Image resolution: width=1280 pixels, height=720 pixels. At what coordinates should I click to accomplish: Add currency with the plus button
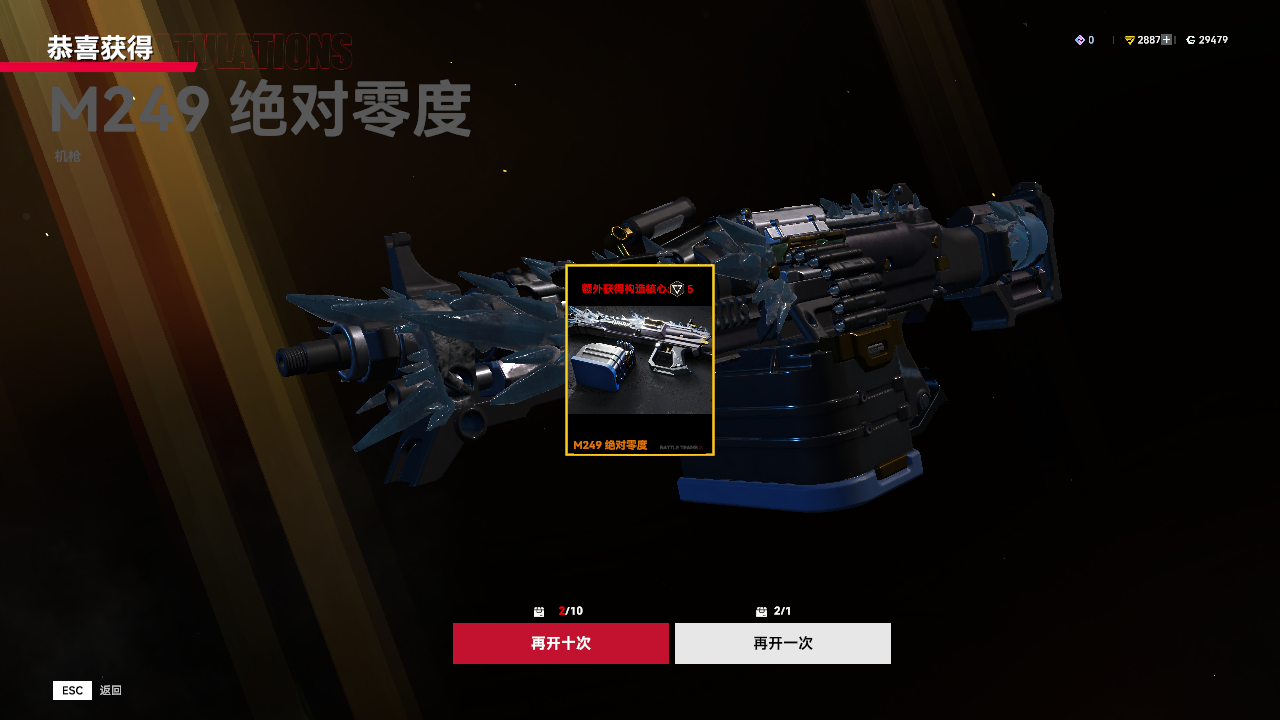[1166, 40]
